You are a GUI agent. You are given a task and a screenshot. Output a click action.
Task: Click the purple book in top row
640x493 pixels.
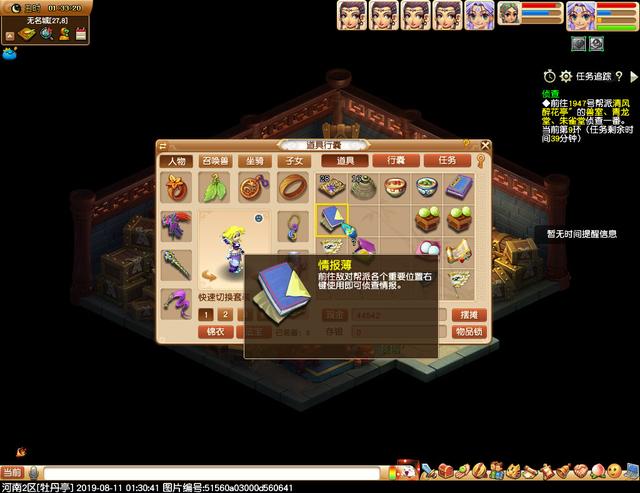click(x=459, y=187)
